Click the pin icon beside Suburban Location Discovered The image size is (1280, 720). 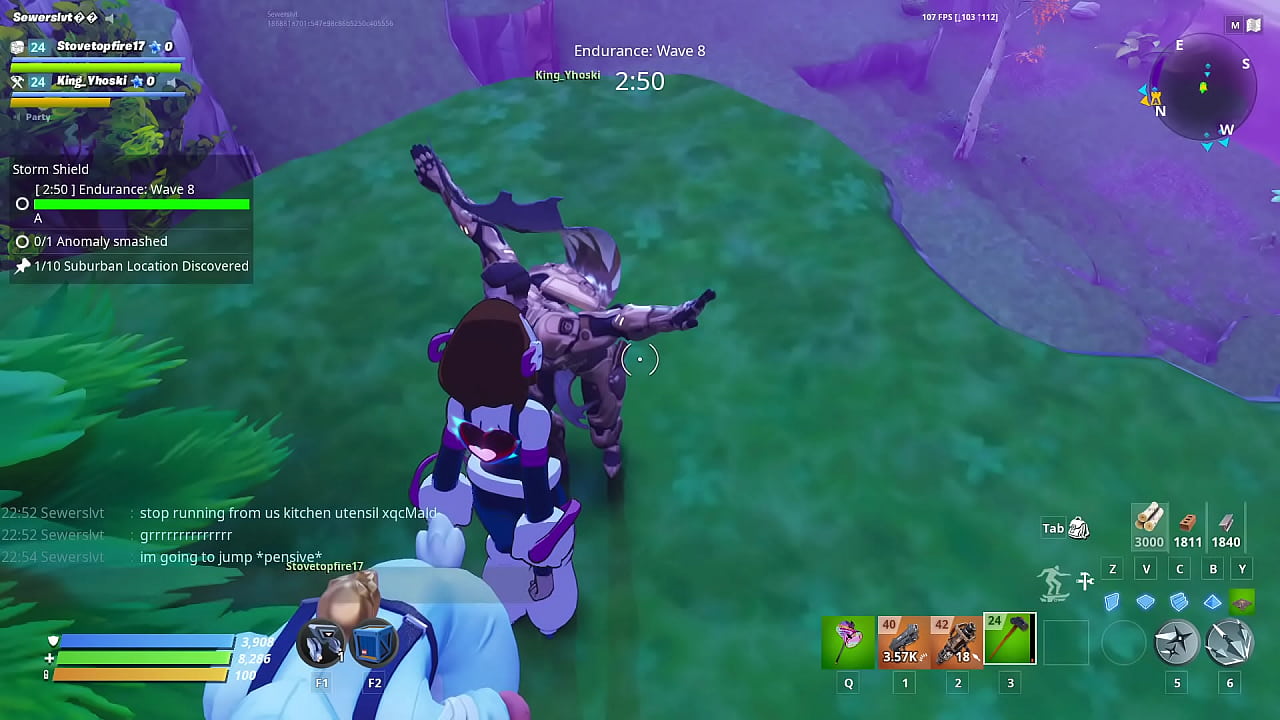click(23, 266)
